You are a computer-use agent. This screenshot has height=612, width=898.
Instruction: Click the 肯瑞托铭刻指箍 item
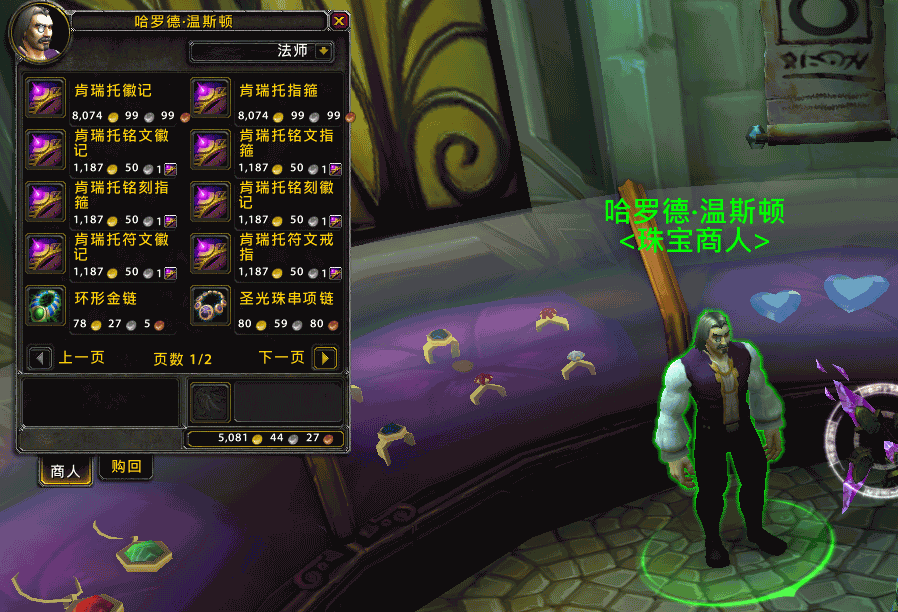click(x=45, y=202)
